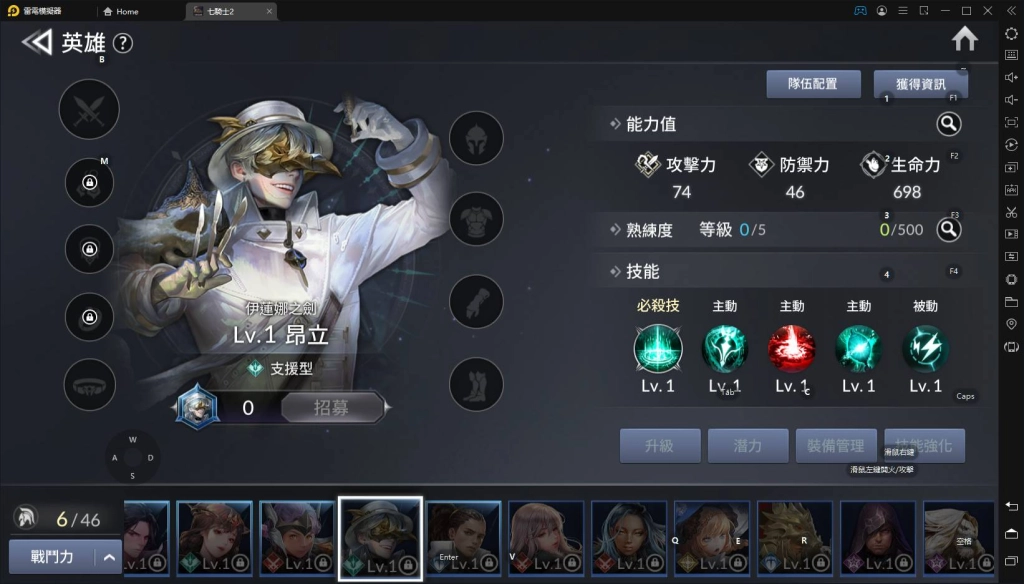Screen dimensions: 1024x584
Task: Choose the 被動 passive lightning skill
Action: click(925, 349)
